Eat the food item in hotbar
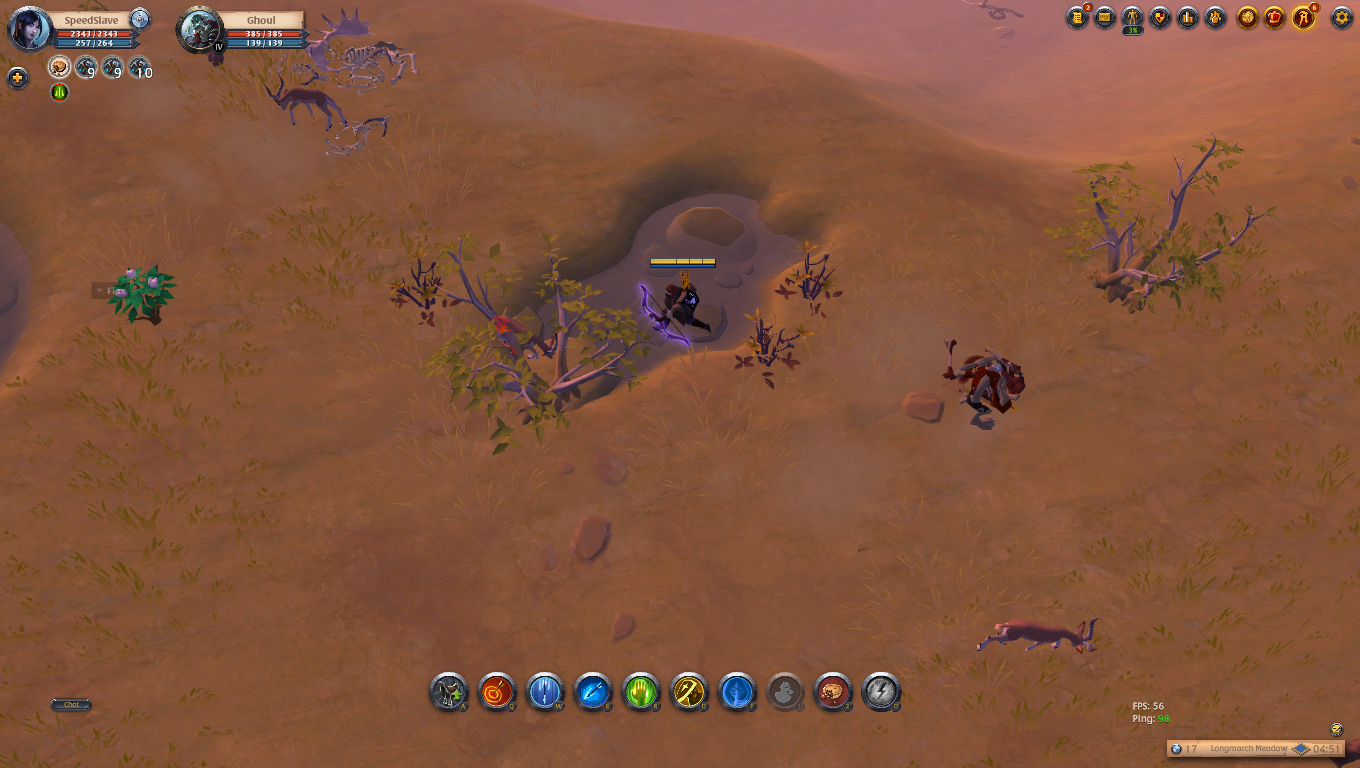1360x768 pixels. pyautogui.click(x=833, y=691)
